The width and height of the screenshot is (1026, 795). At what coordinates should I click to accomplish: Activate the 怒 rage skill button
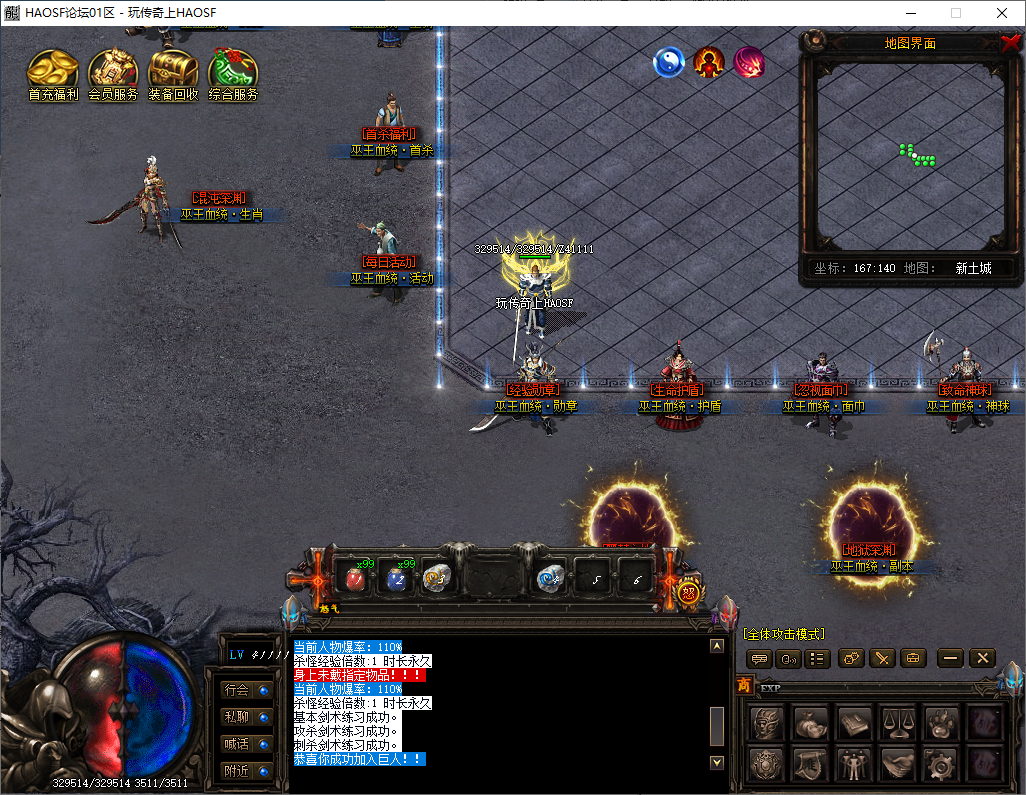(x=688, y=592)
